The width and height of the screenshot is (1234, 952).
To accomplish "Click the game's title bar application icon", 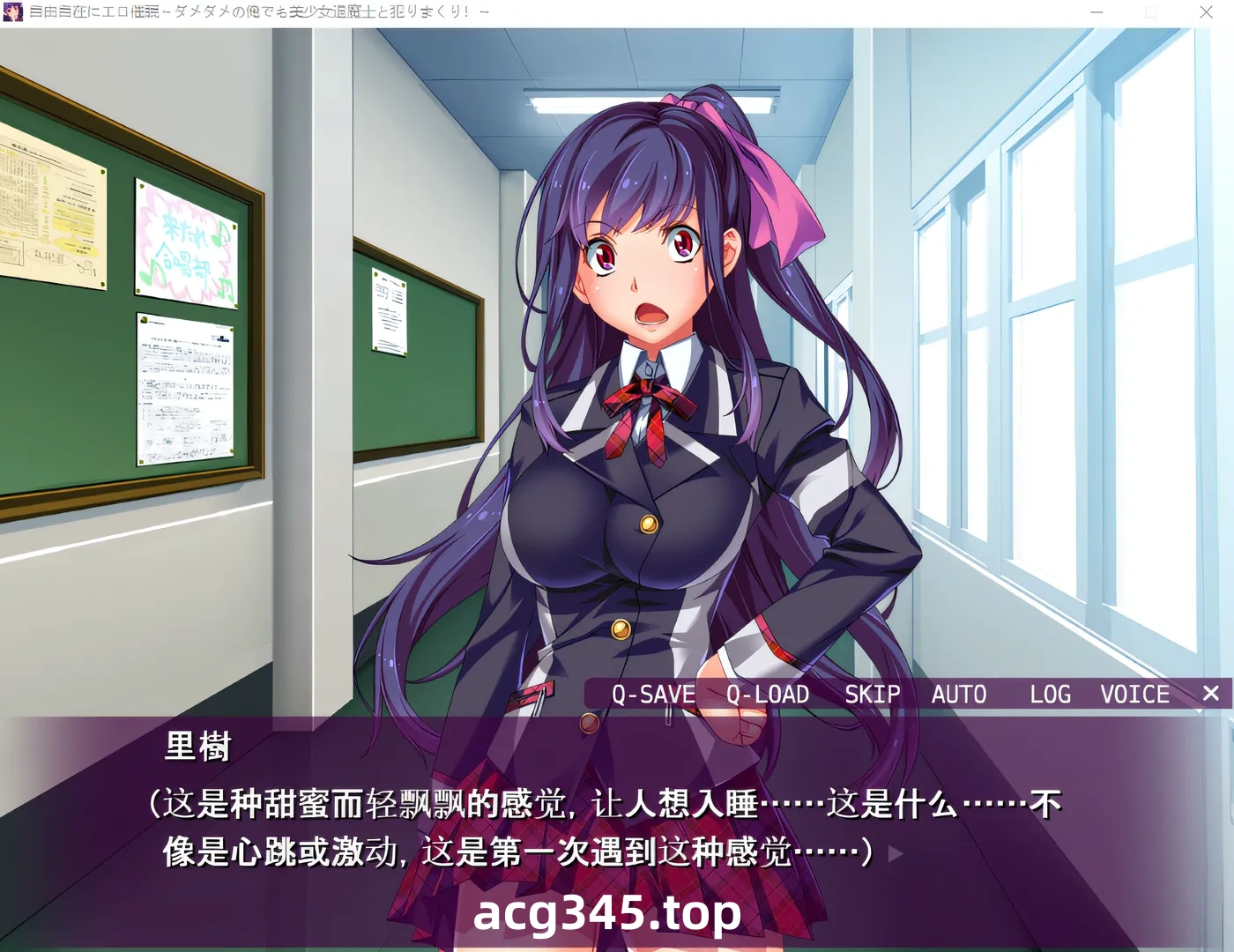I will [x=11, y=11].
